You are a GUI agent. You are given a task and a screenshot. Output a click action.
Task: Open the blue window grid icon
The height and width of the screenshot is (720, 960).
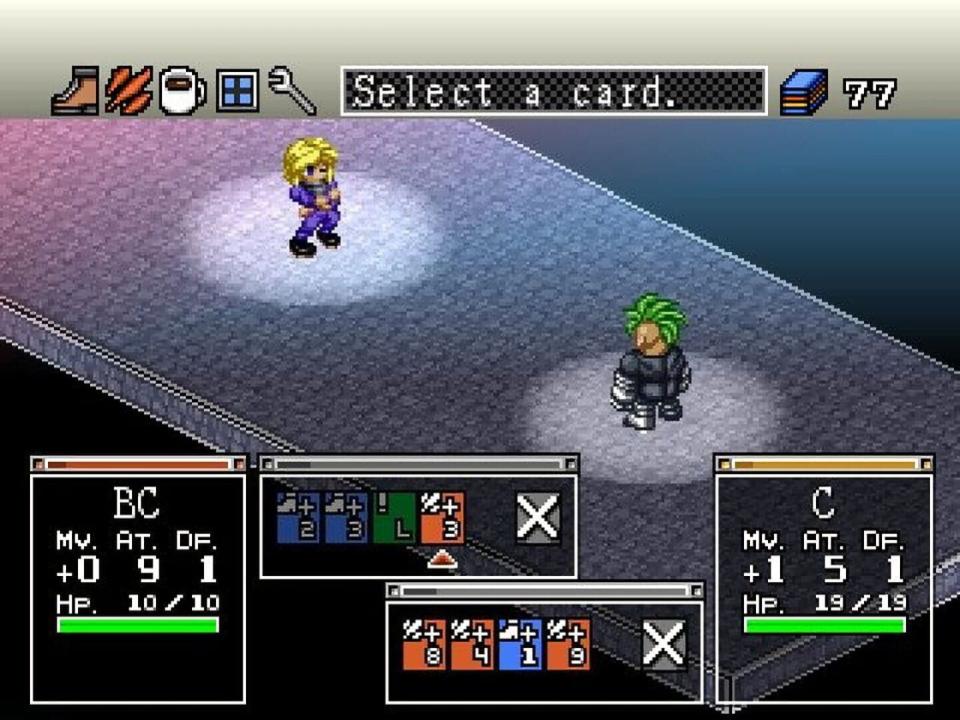[237, 92]
